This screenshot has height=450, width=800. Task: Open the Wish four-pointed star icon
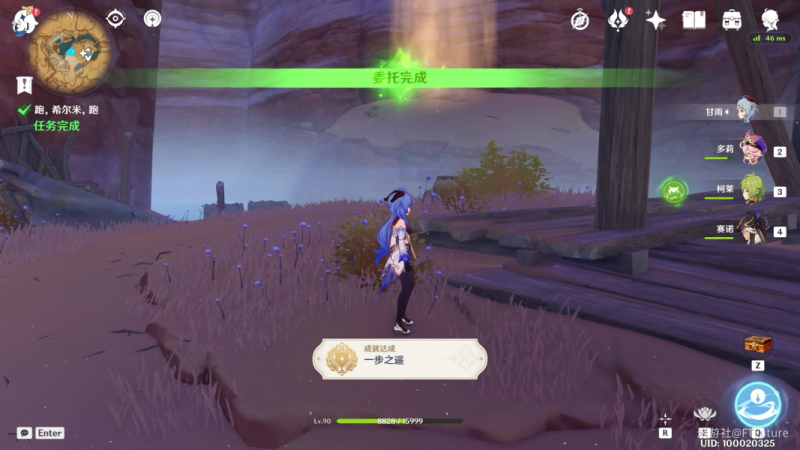pyautogui.click(x=656, y=19)
